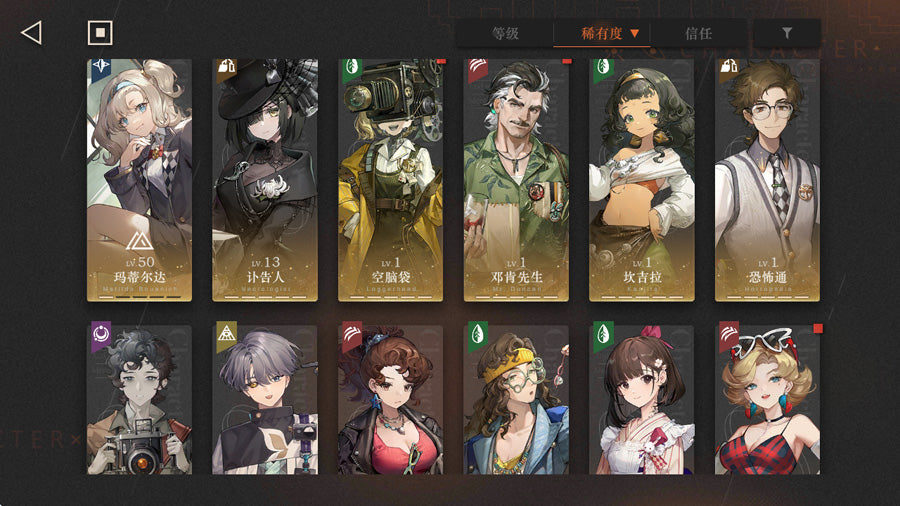The image size is (900, 506).
Task: Sort characters by 稀有度 rarity
Action: pos(602,33)
